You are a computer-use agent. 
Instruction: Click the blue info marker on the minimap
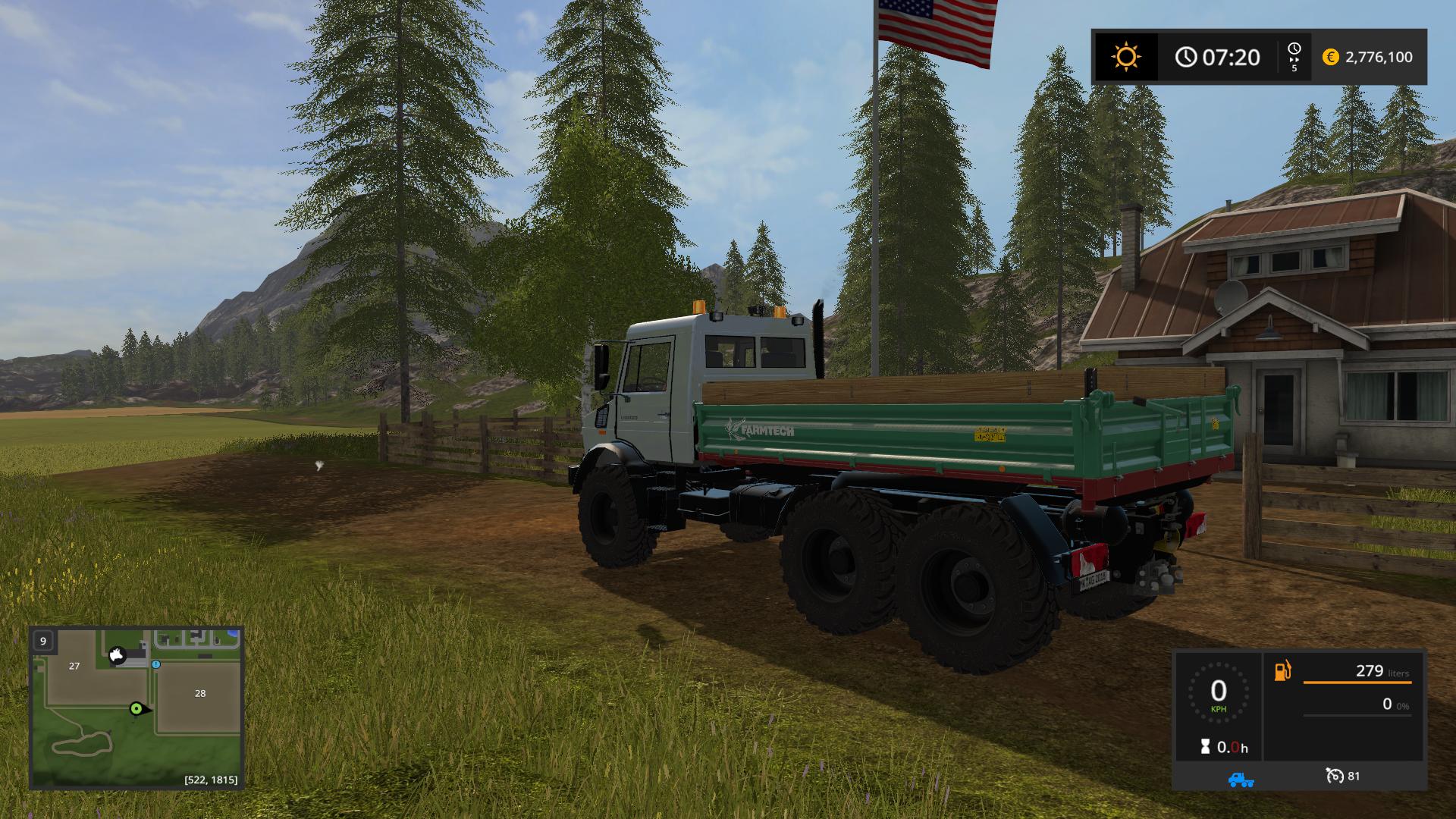coord(155,664)
